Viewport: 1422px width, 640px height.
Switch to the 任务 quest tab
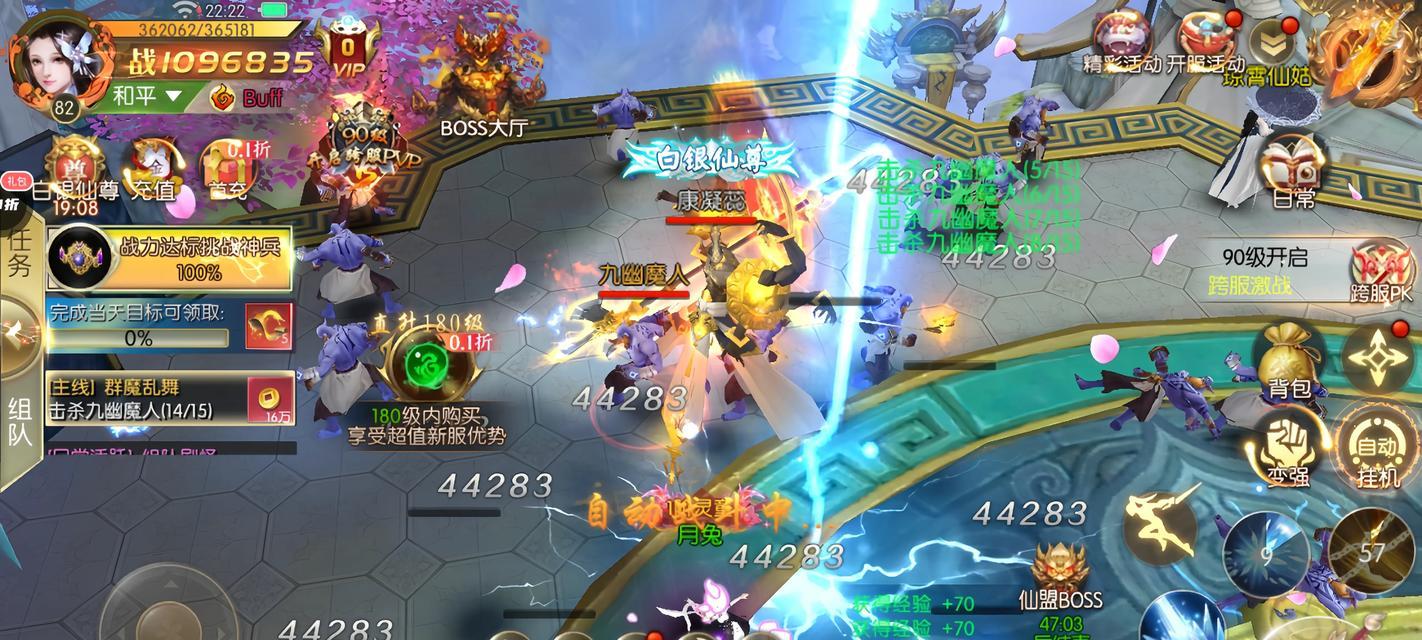click(19, 252)
